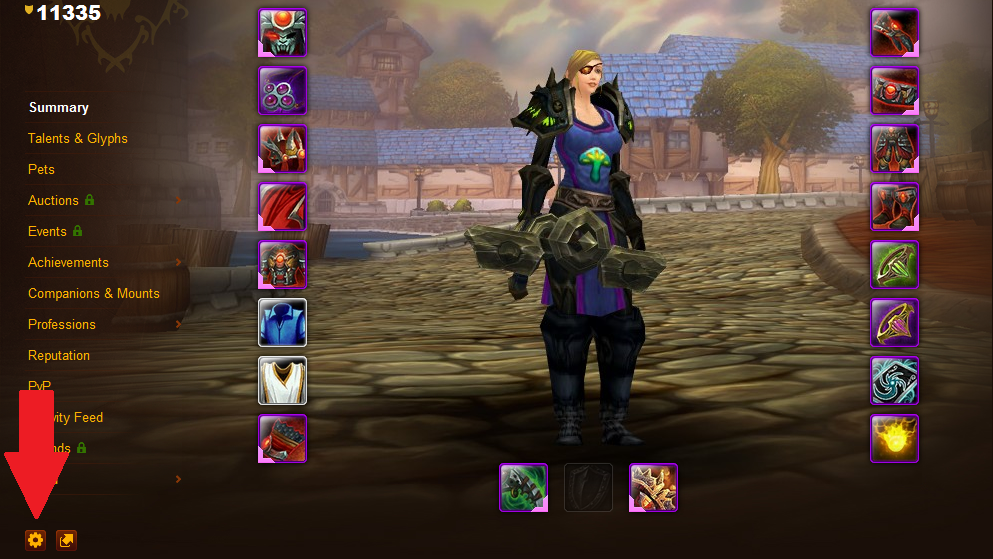
Task: View the Reputation page
Action: 59,356
